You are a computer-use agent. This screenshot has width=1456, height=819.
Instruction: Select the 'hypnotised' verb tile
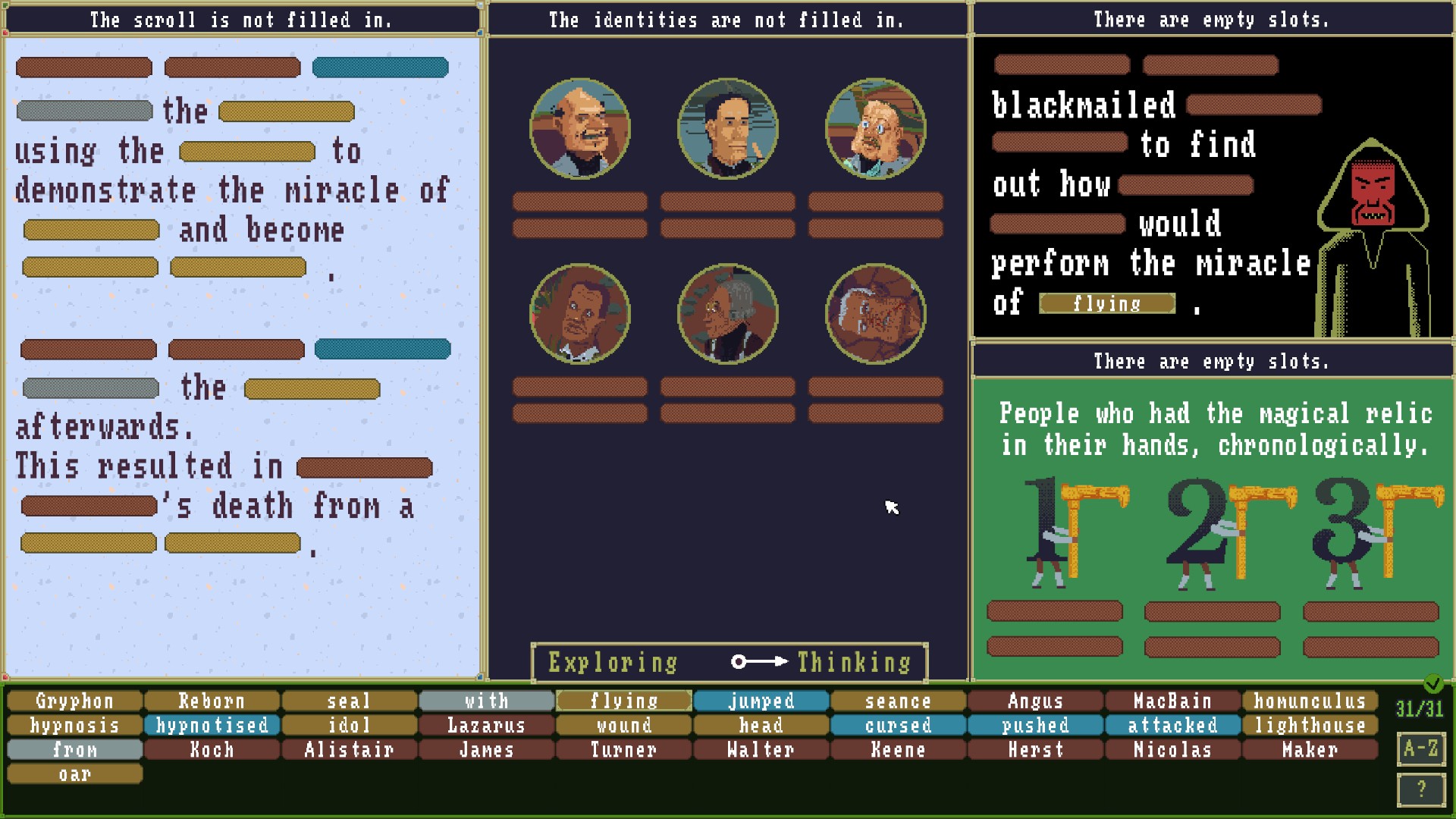point(212,726)
